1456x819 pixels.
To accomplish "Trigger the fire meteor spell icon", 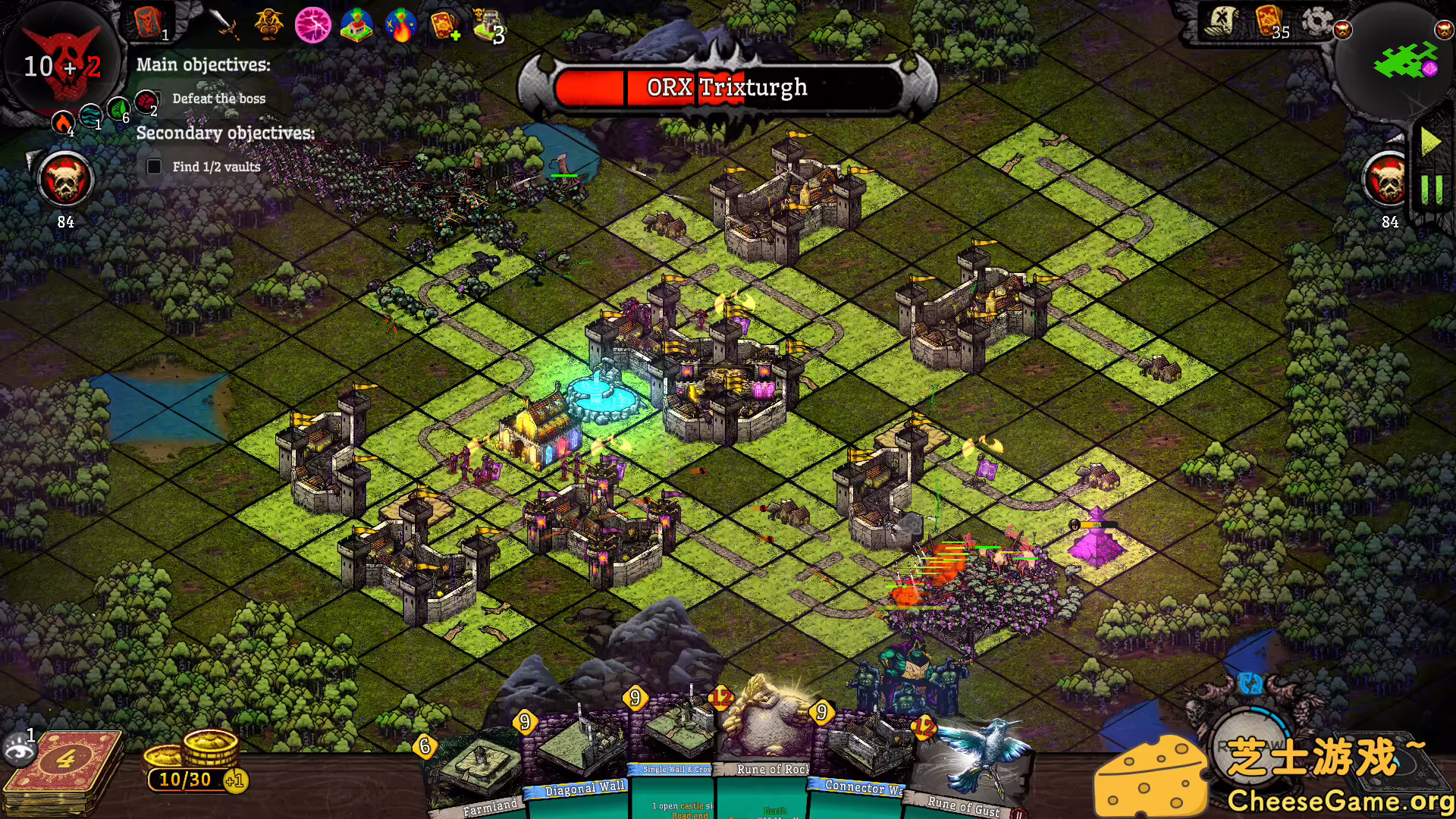I will pyautogui.click(x=401, y=27).
